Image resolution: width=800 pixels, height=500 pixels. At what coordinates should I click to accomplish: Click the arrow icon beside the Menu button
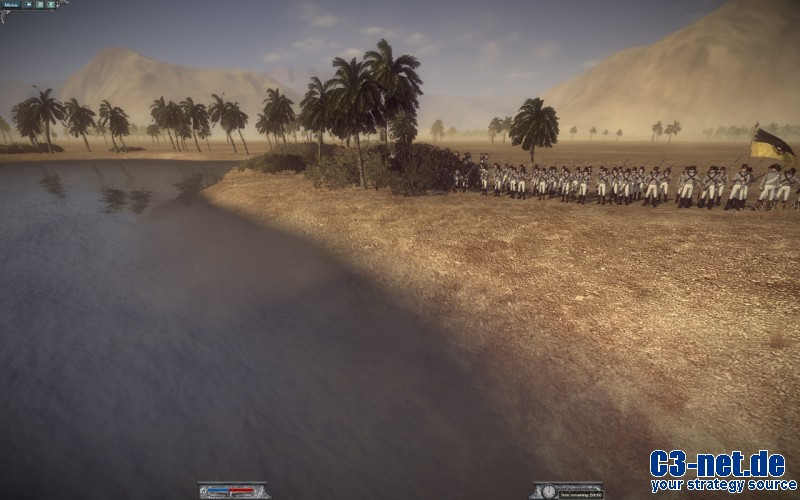[29, 5]
